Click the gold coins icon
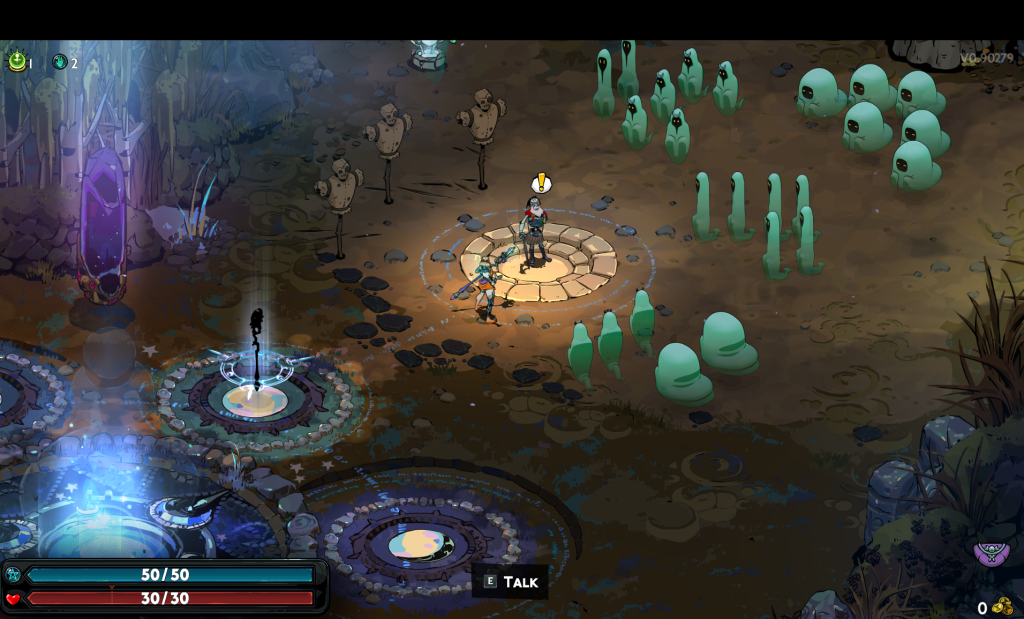 [x=1002, y=606]
